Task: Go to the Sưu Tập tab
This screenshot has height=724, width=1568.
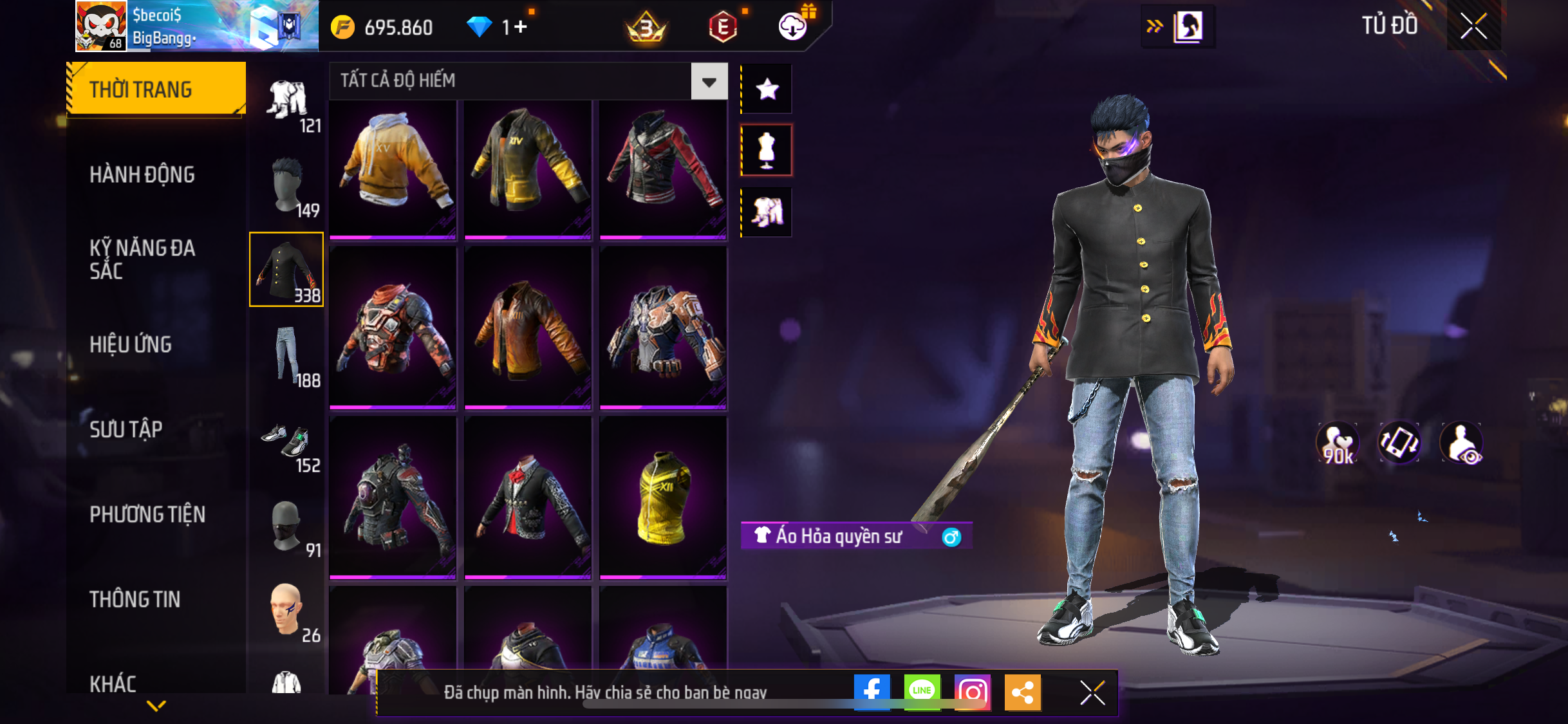Action: pos(126,429)
